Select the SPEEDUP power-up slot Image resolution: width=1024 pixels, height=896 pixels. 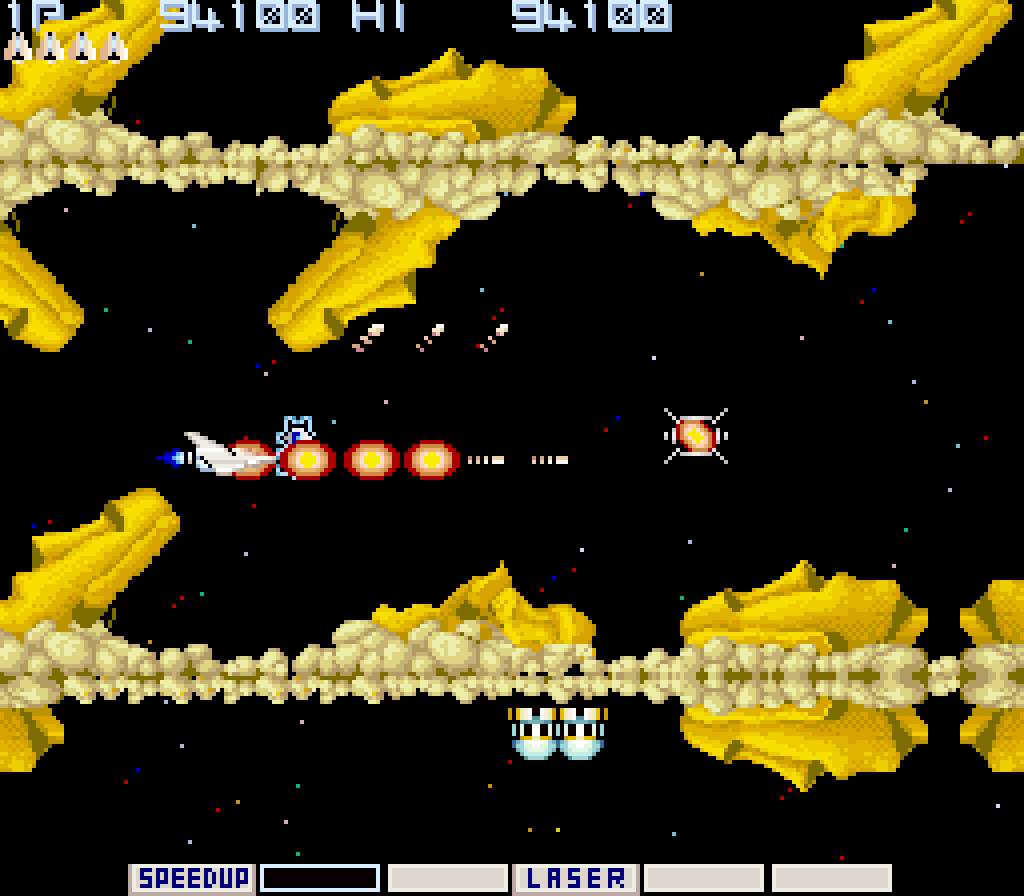pyautogui.click(x=192, y=879)
